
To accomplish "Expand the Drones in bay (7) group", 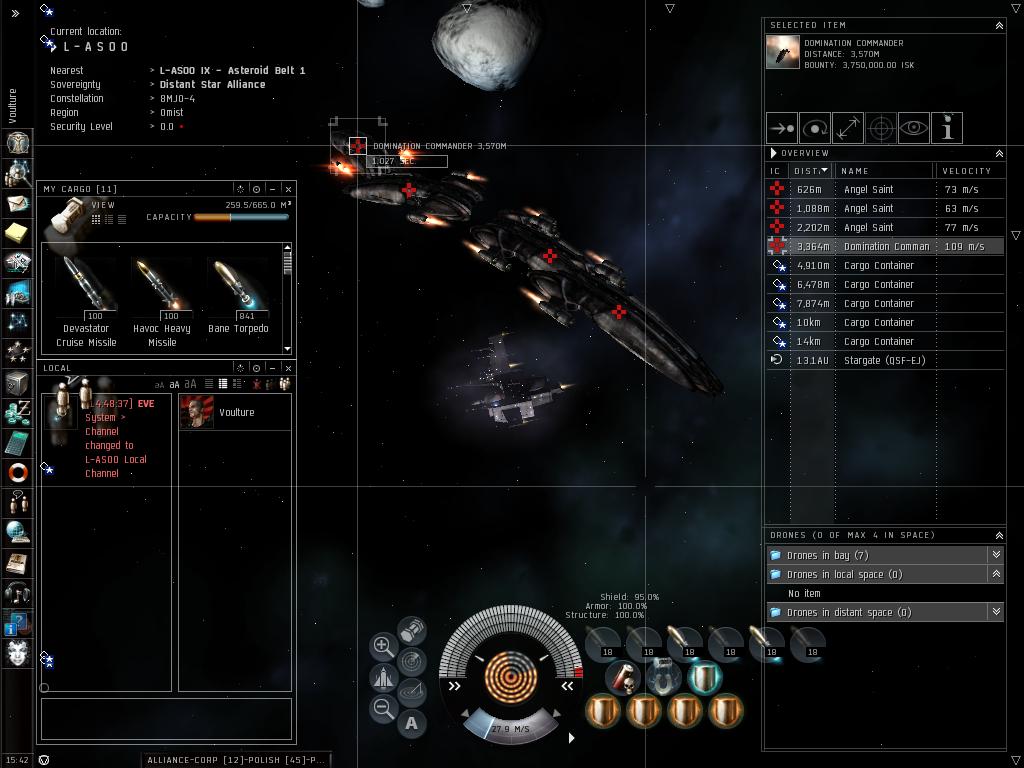I will (996, 555).
